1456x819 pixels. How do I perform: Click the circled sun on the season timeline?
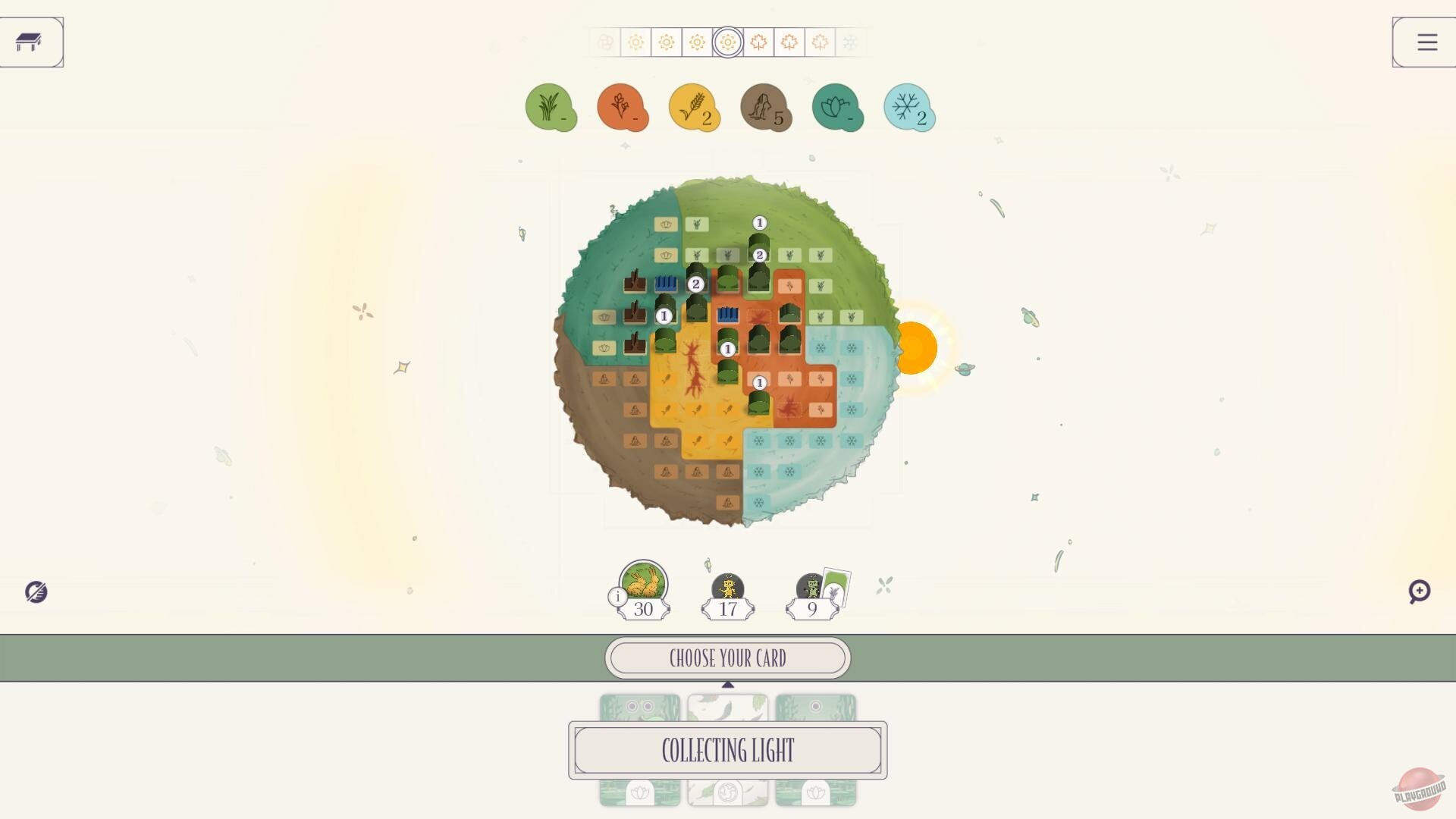click(x=727, y=43)
